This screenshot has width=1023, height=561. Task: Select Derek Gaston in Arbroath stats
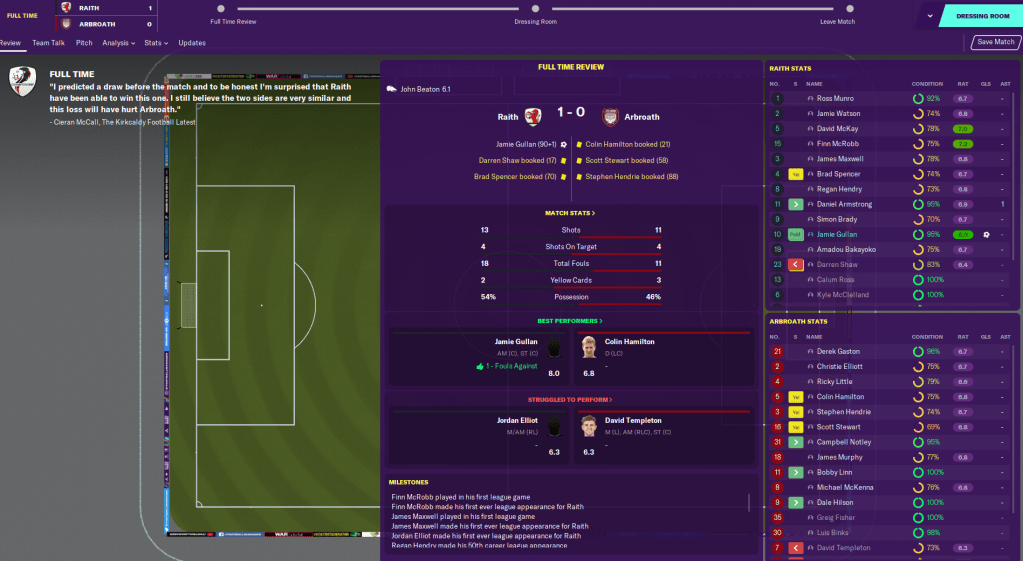(838, 352)
